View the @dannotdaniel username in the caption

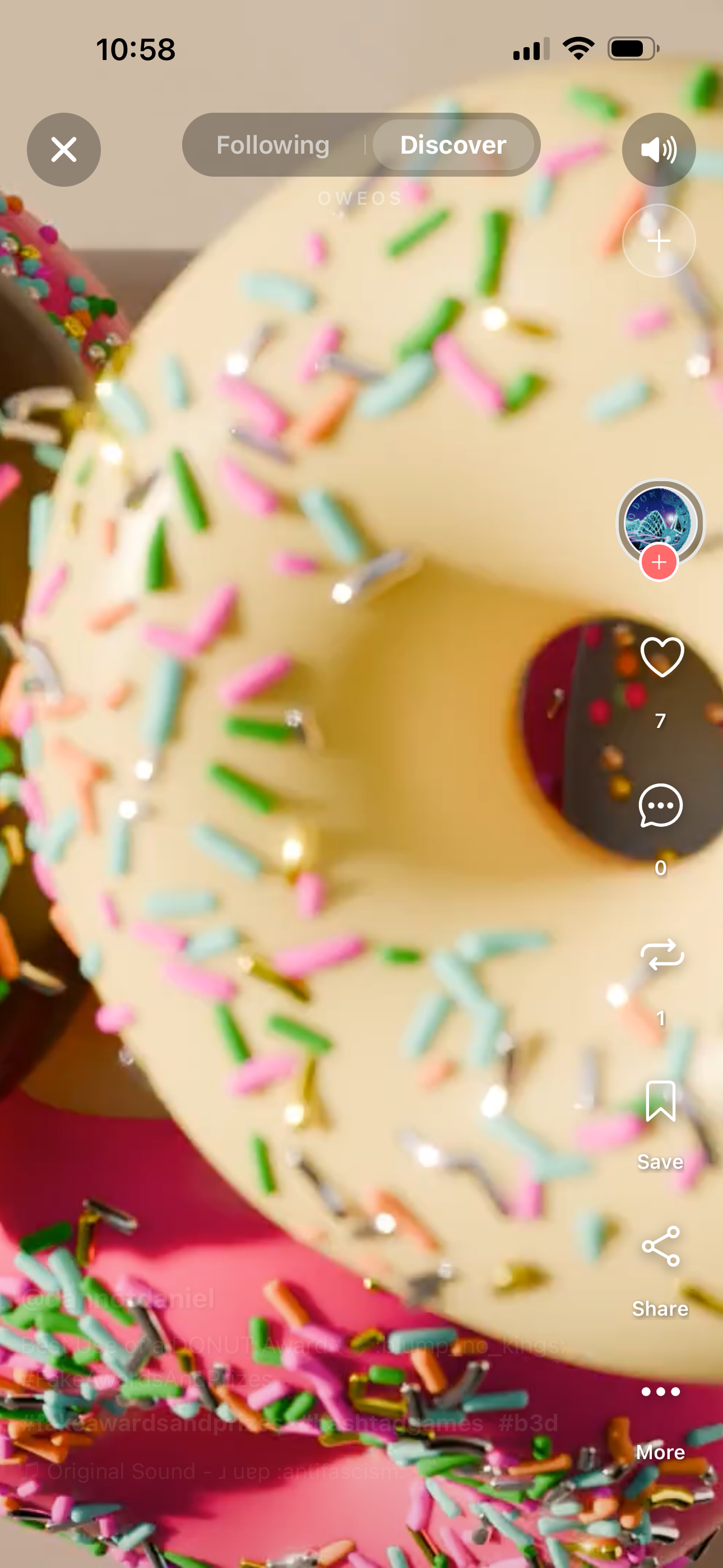(x=119, y=1299)
